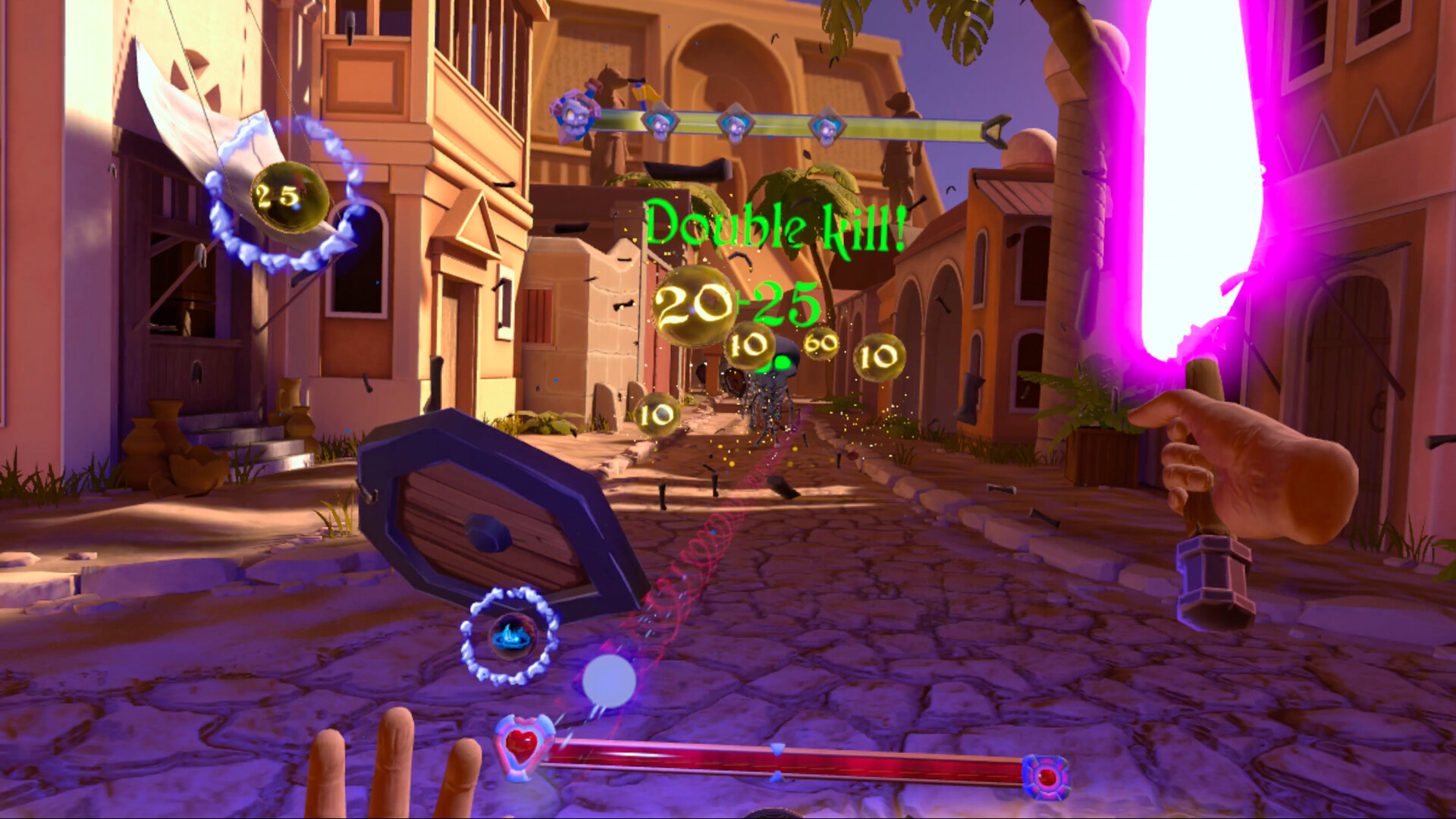Select the rightmost skull marker on the wave bar

point(826,127)
